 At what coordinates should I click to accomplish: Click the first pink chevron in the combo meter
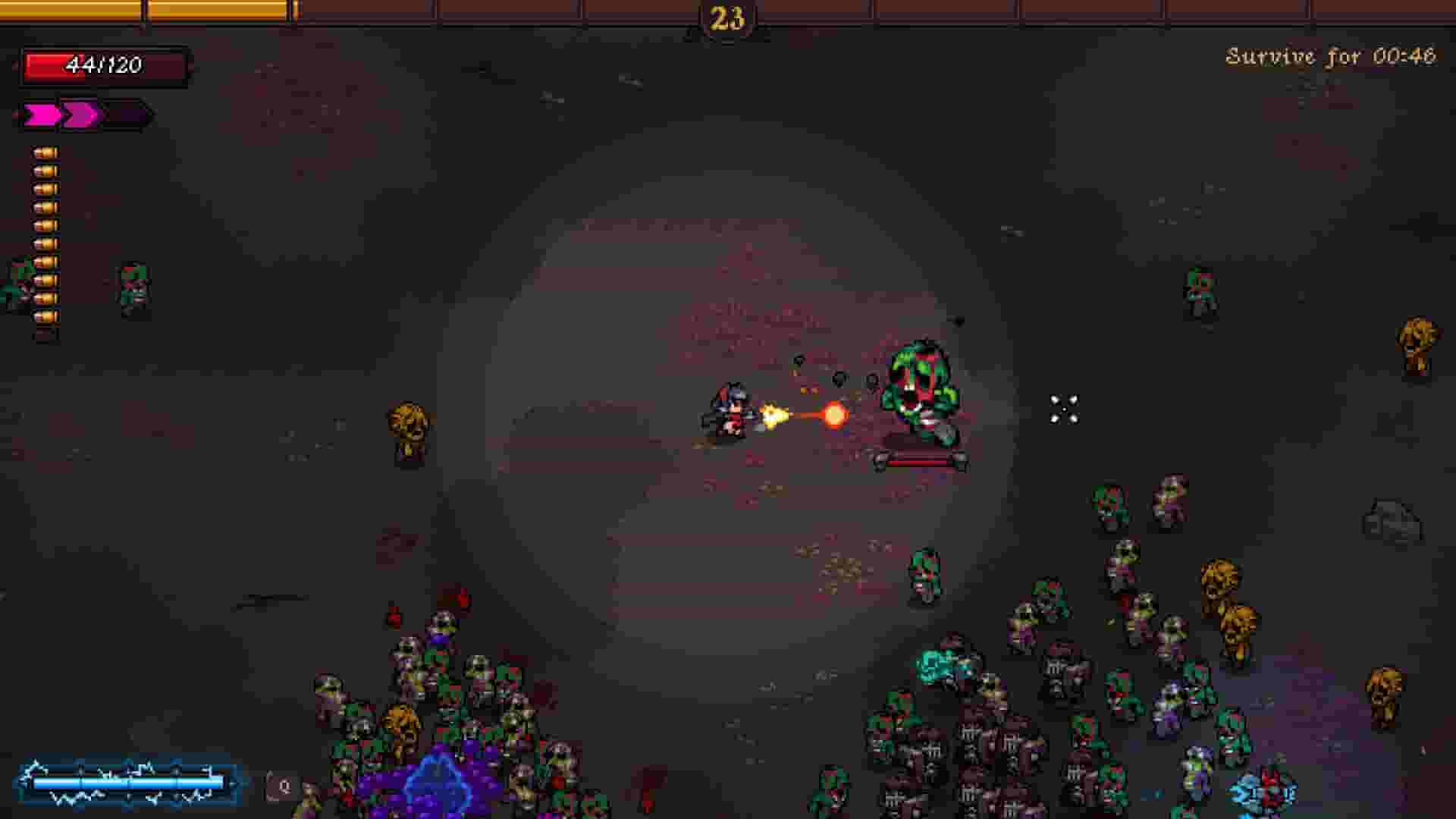[42, 114]
